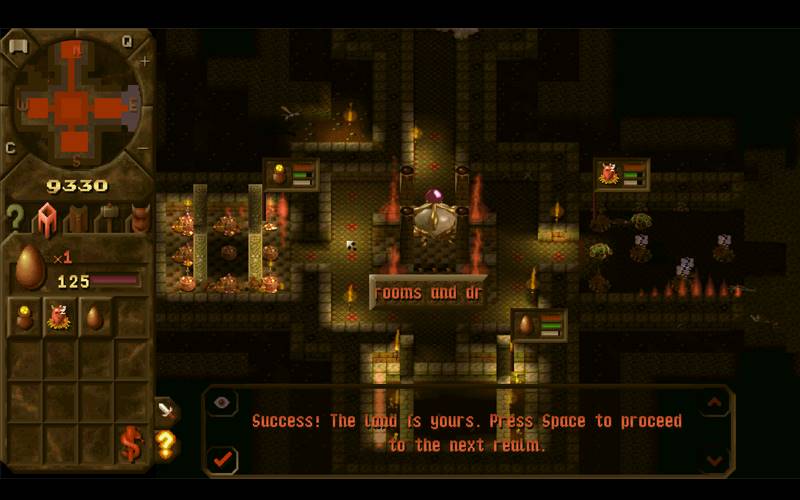Switch to the workshop tab
The height and width of the screenshot is (500, 800).
coord(109,216)
